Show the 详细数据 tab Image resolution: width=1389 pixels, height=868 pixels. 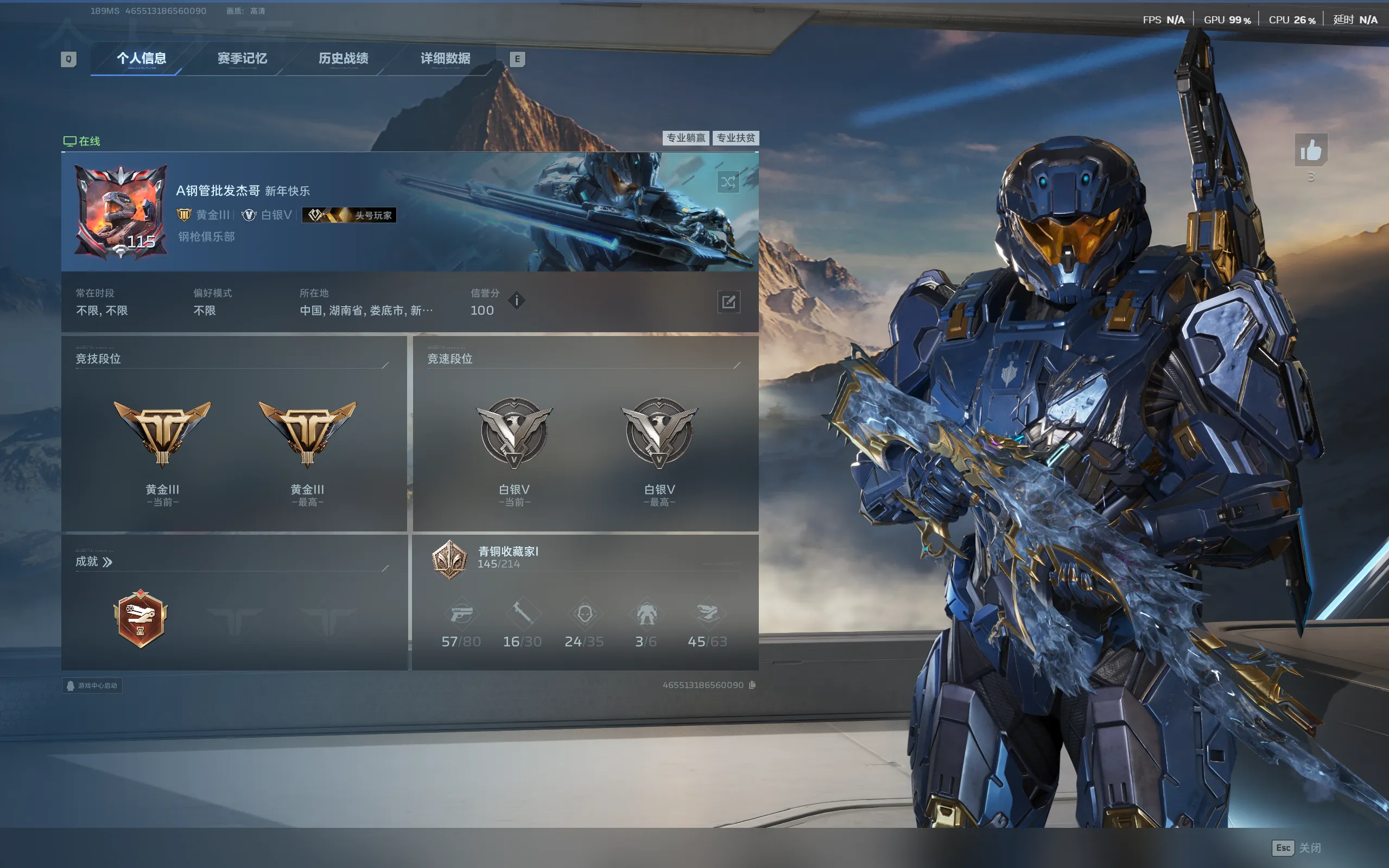tap(445, 59)
